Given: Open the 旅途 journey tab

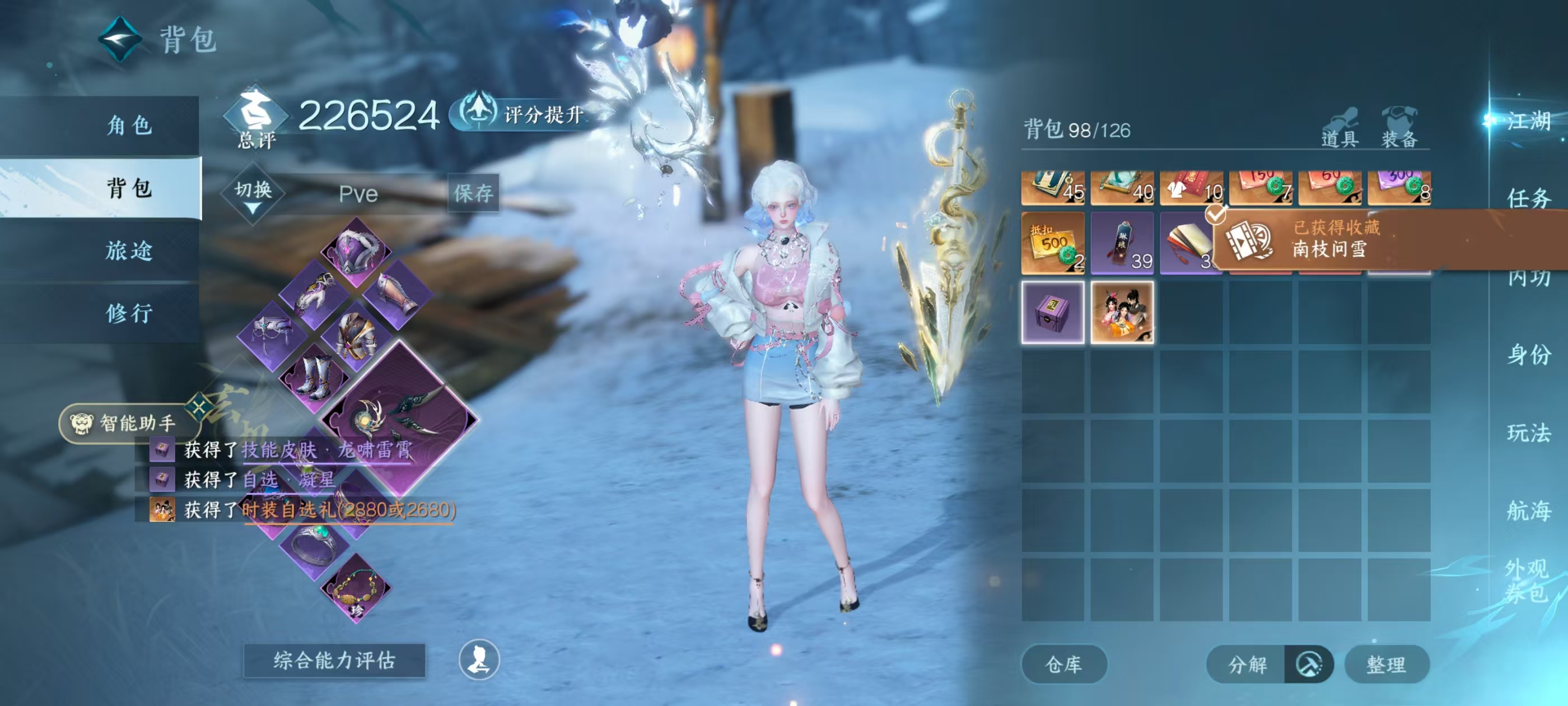Looking at the screenshot, I should pyautogui.click(x=129, y=250).
